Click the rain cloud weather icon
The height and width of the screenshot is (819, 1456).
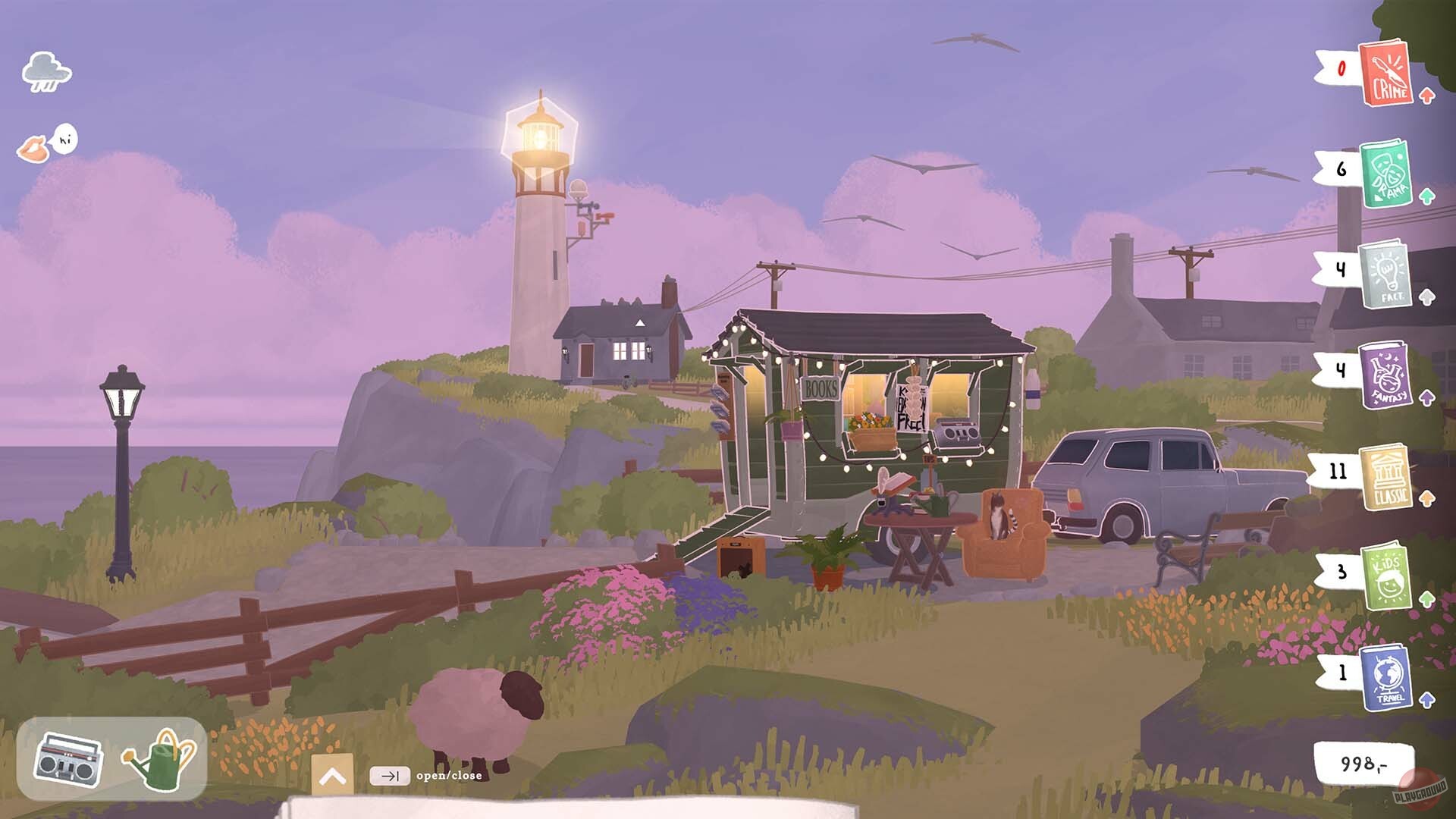pyautogui.click(x=46, y=73)
